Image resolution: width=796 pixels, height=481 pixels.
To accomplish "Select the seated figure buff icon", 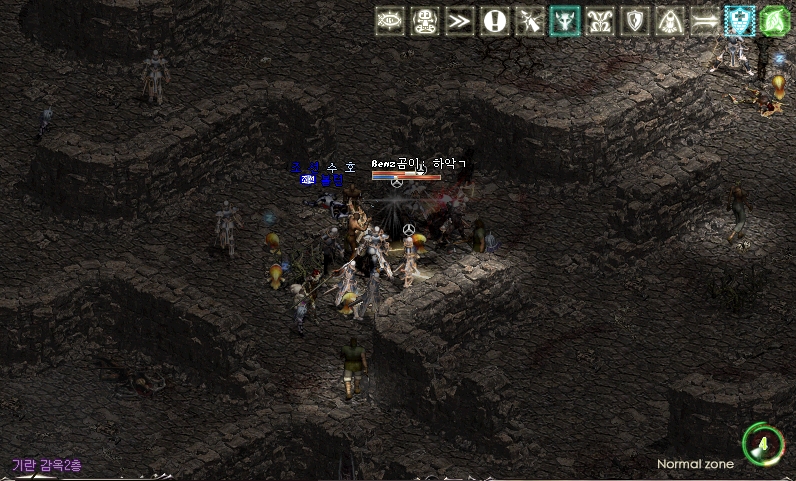I will click(426, 21).
